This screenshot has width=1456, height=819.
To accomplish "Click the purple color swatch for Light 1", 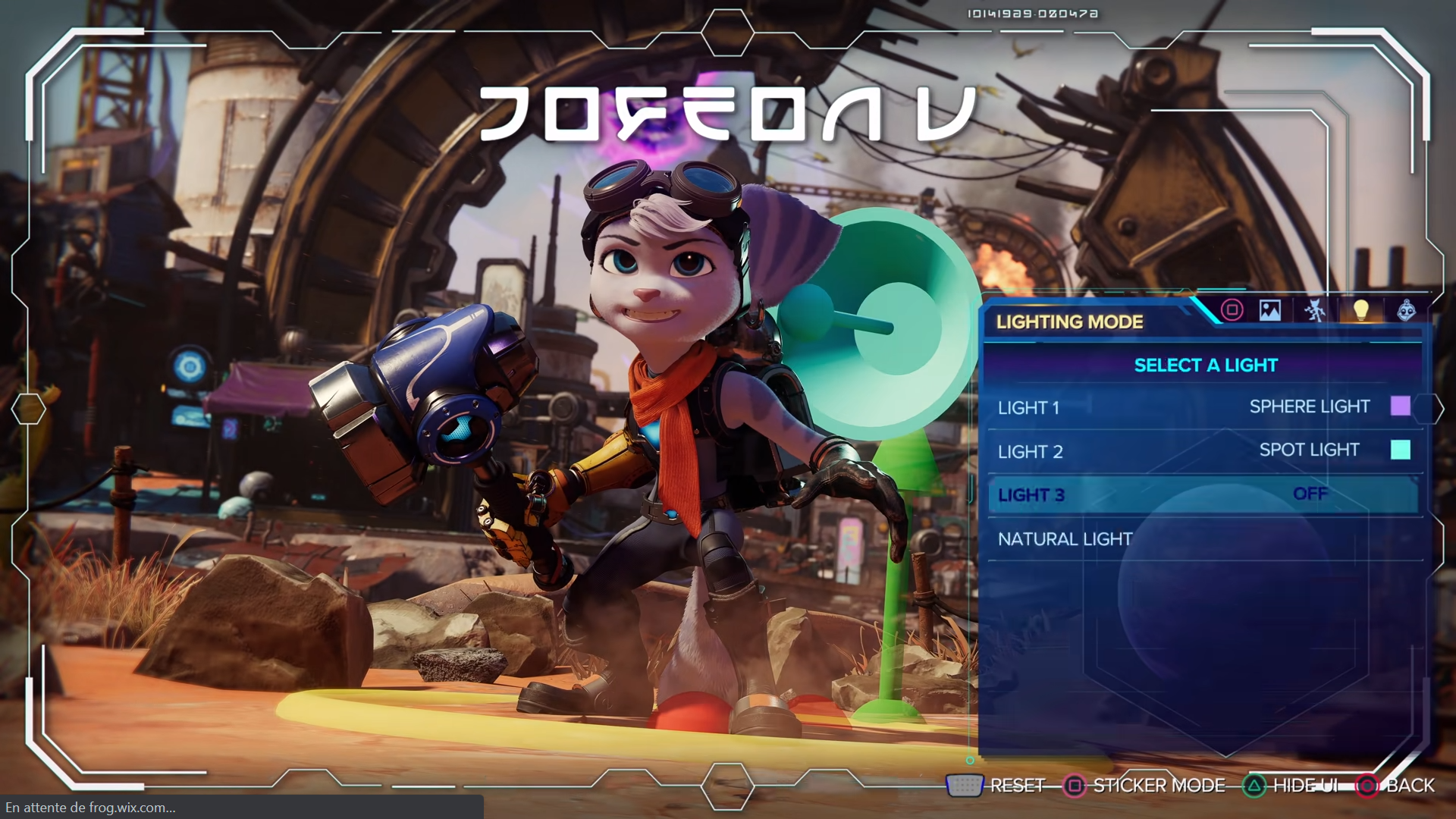I will pos(1400,406).
